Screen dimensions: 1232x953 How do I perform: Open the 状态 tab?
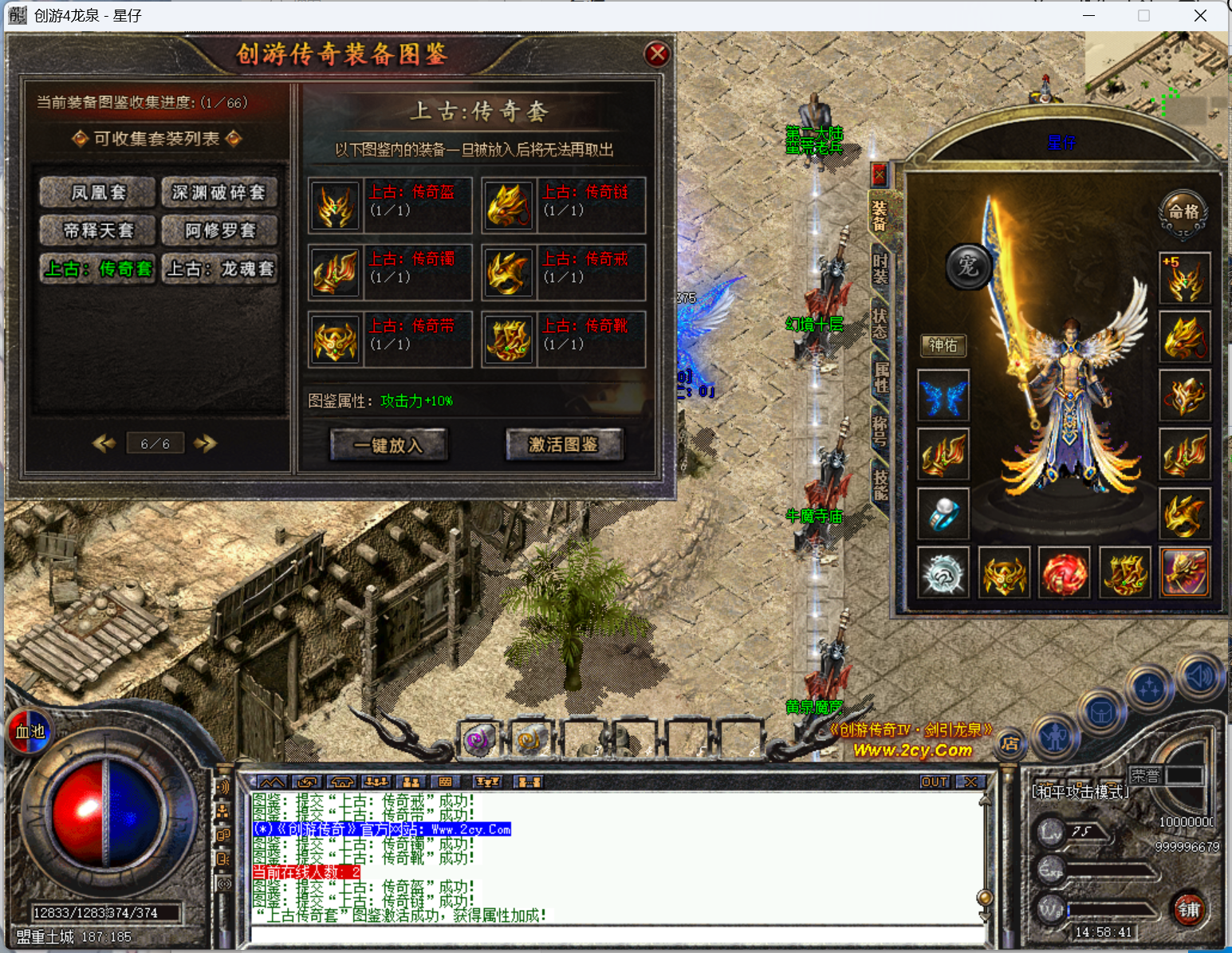(x=880, y=323)
